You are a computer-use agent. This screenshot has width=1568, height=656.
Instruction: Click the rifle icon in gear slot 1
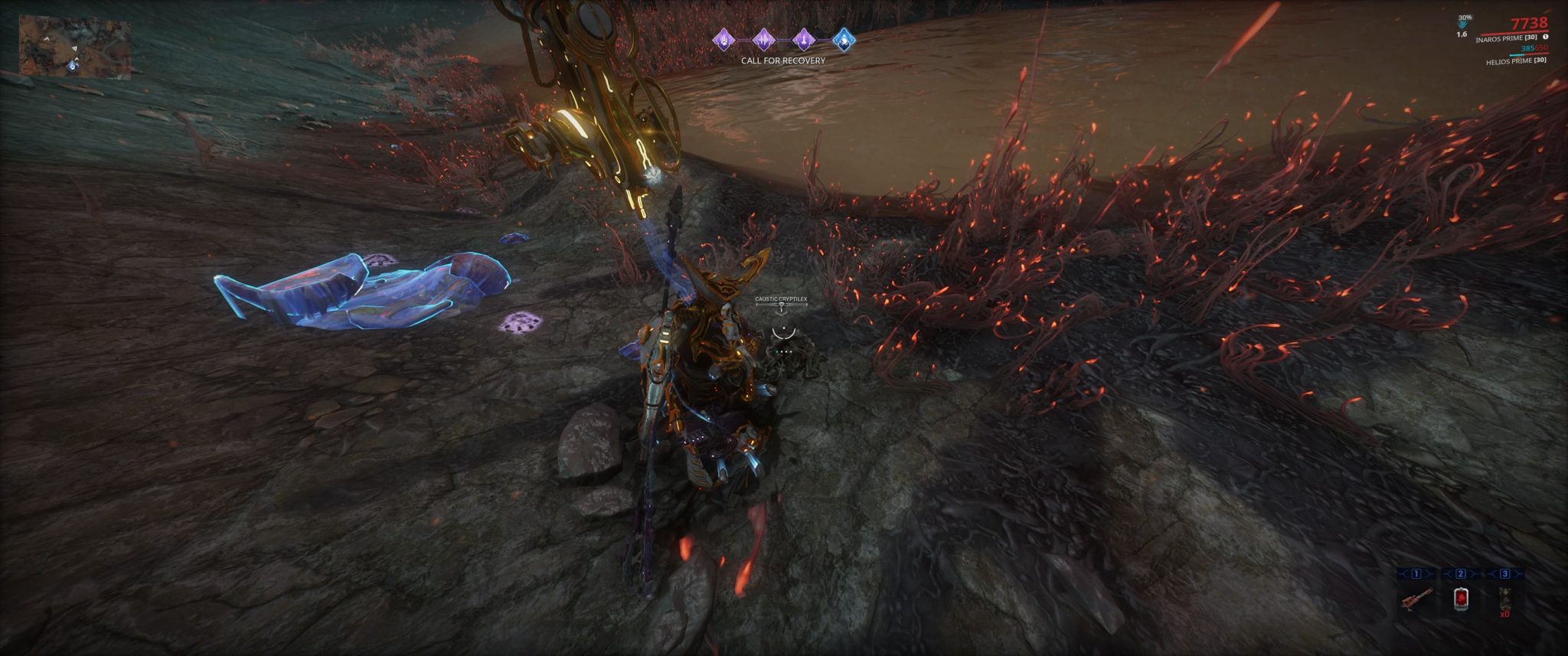pos(1417,598)
